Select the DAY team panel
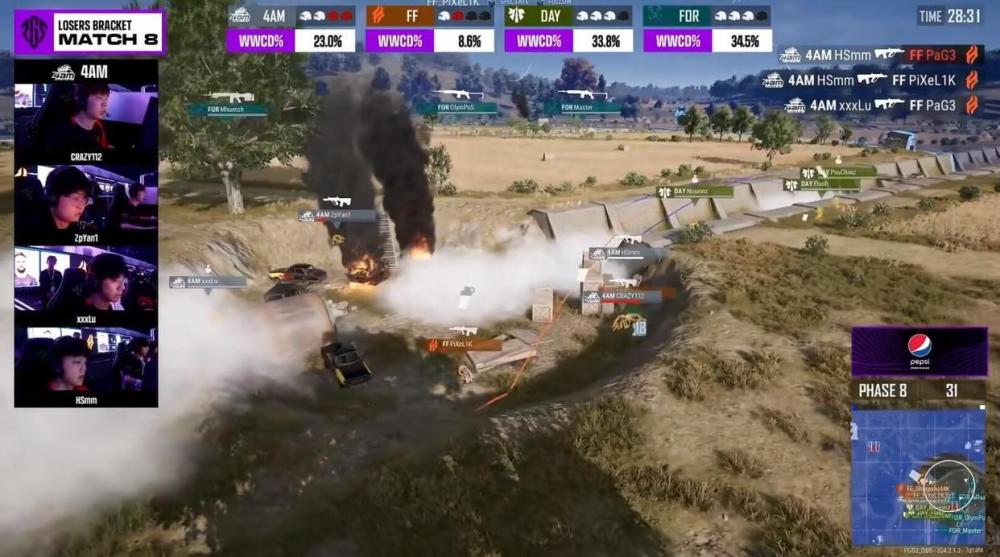The image size is (1000, 557). coord(568,28)
